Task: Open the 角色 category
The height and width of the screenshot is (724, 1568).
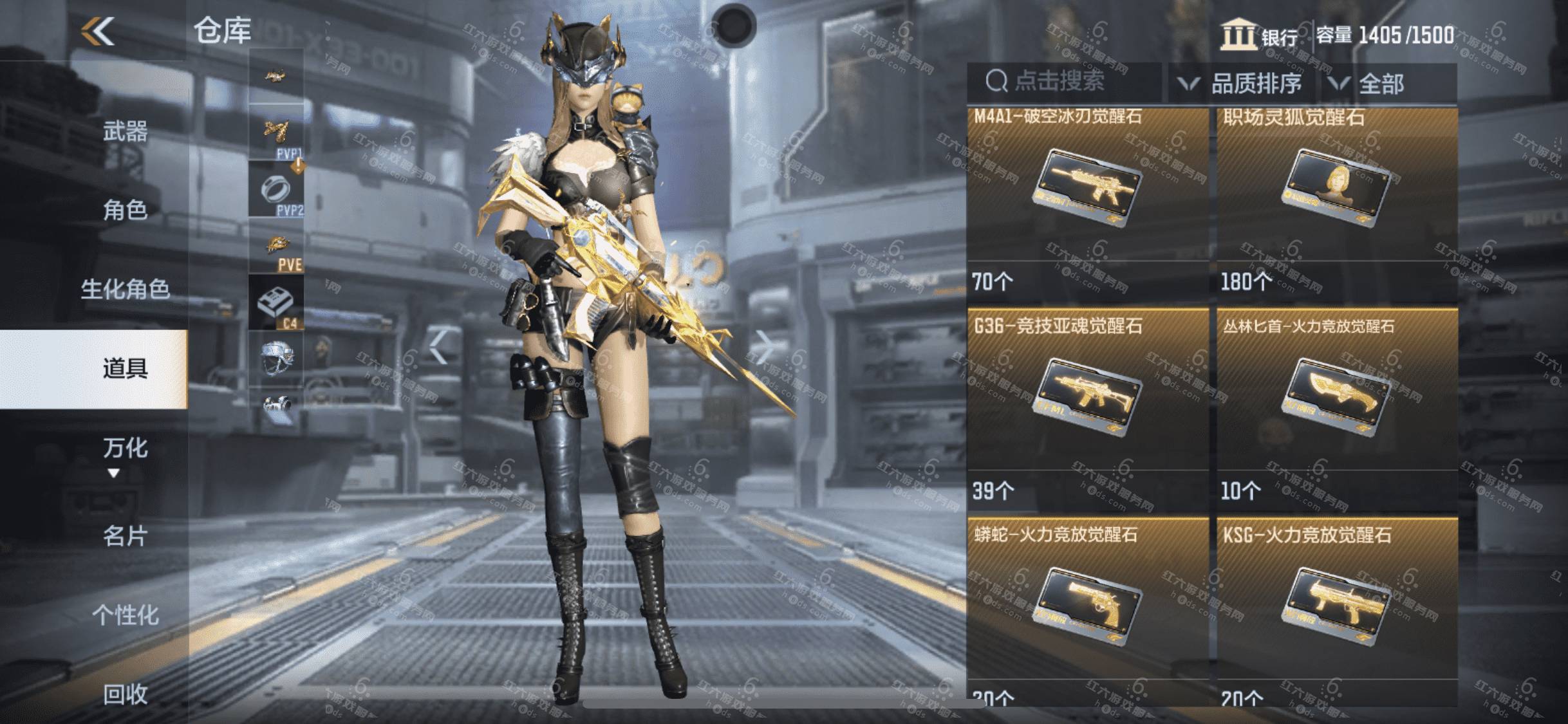Action: (125, 210)
